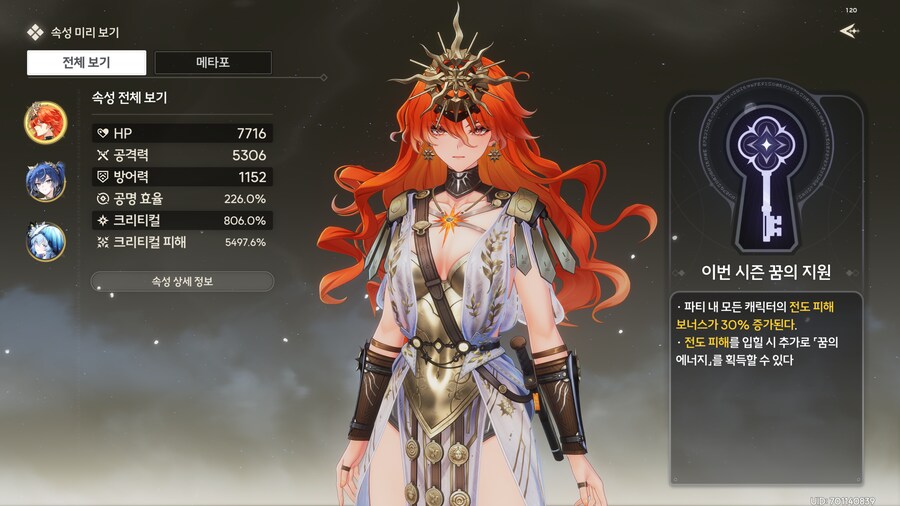Pick the white-haired character portrait

[x=45, y=241]
